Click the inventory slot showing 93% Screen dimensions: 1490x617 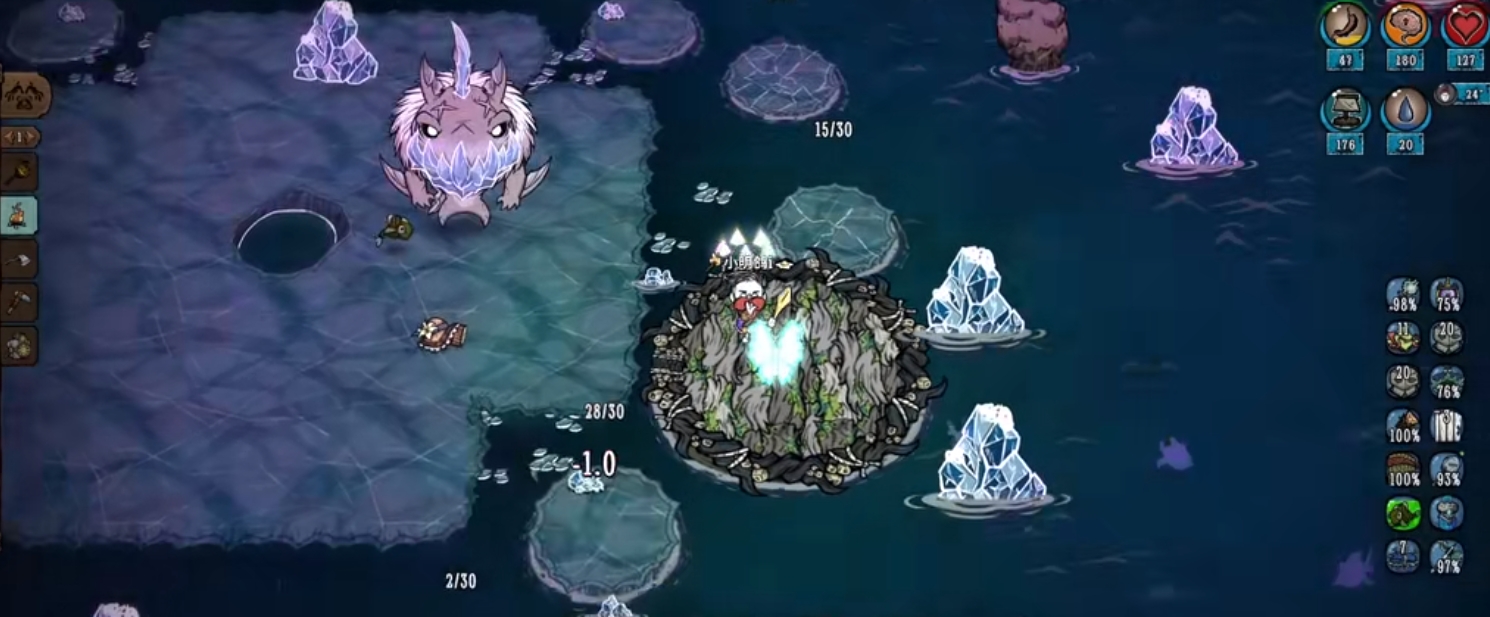[1446, 470]
